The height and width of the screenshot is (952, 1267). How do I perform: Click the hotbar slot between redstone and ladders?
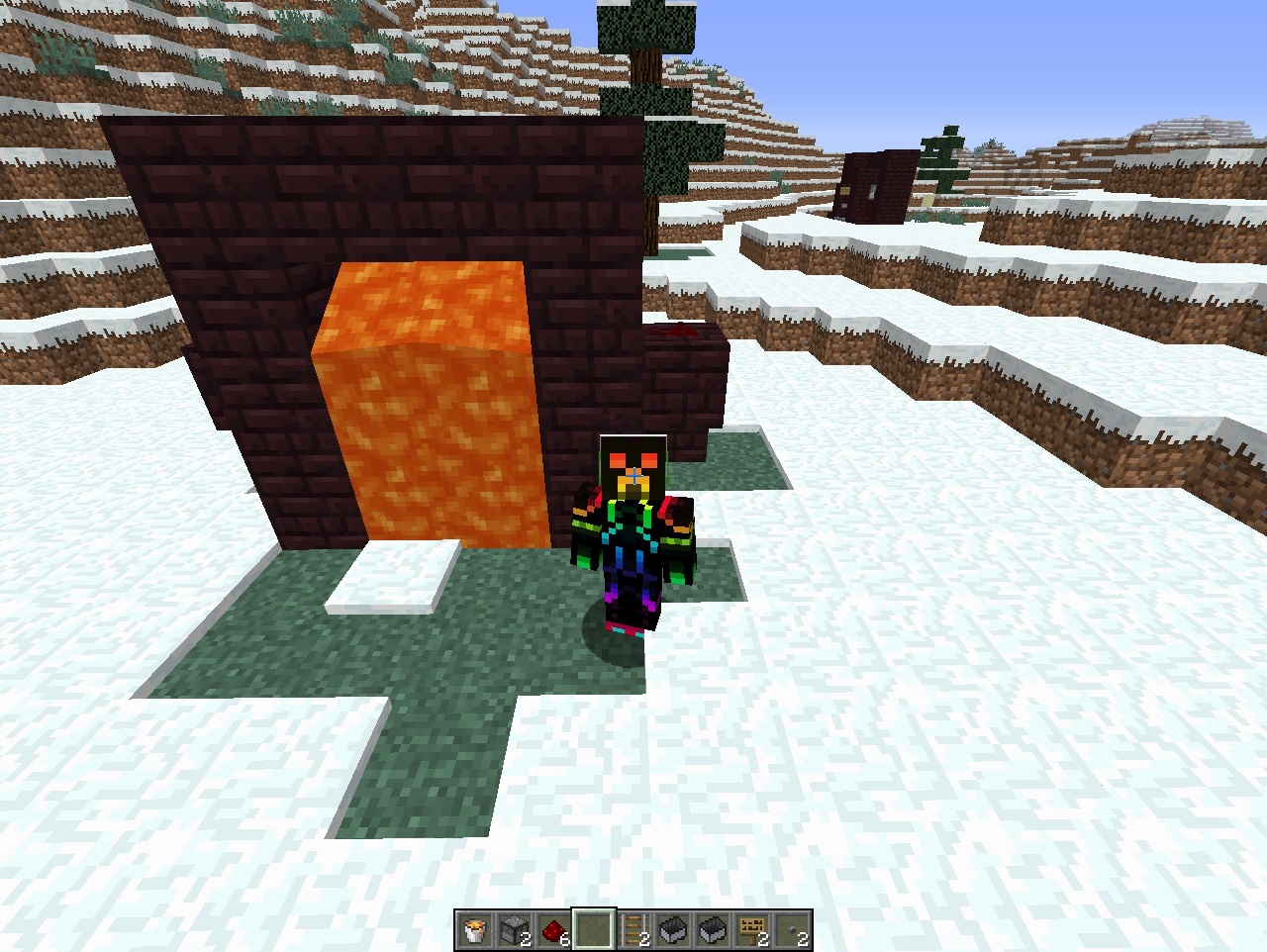click(x=594, y=928)
